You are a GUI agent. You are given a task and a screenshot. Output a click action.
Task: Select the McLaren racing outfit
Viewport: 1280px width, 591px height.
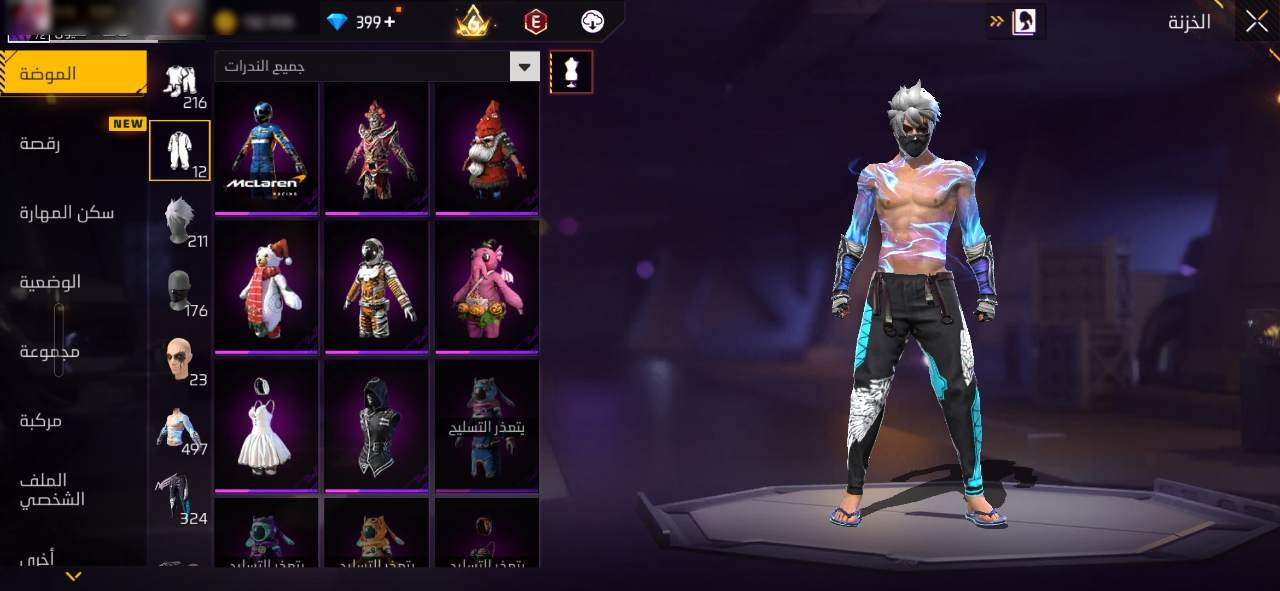(x=267, y=147)
